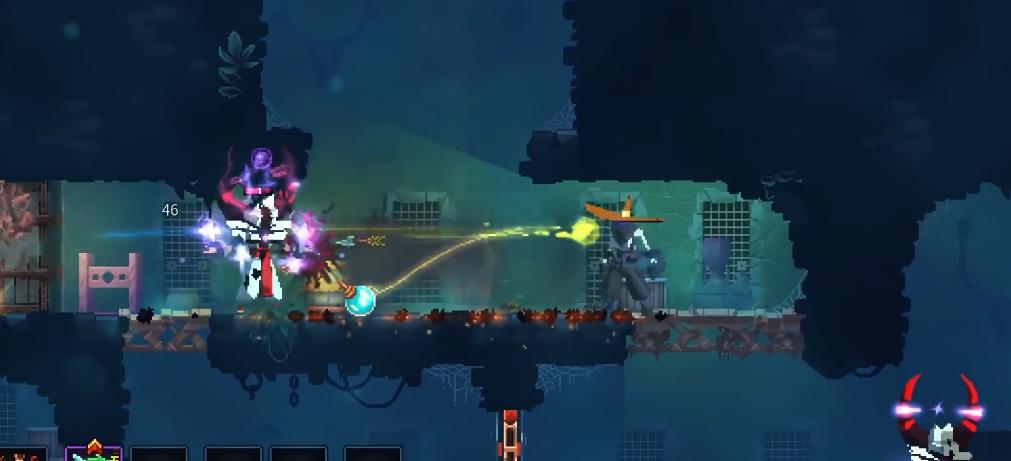Select the purple-bordered green weapon slot
Image resolution: width=1011 pixels, height=461 pixels.
tap(93, 453)
